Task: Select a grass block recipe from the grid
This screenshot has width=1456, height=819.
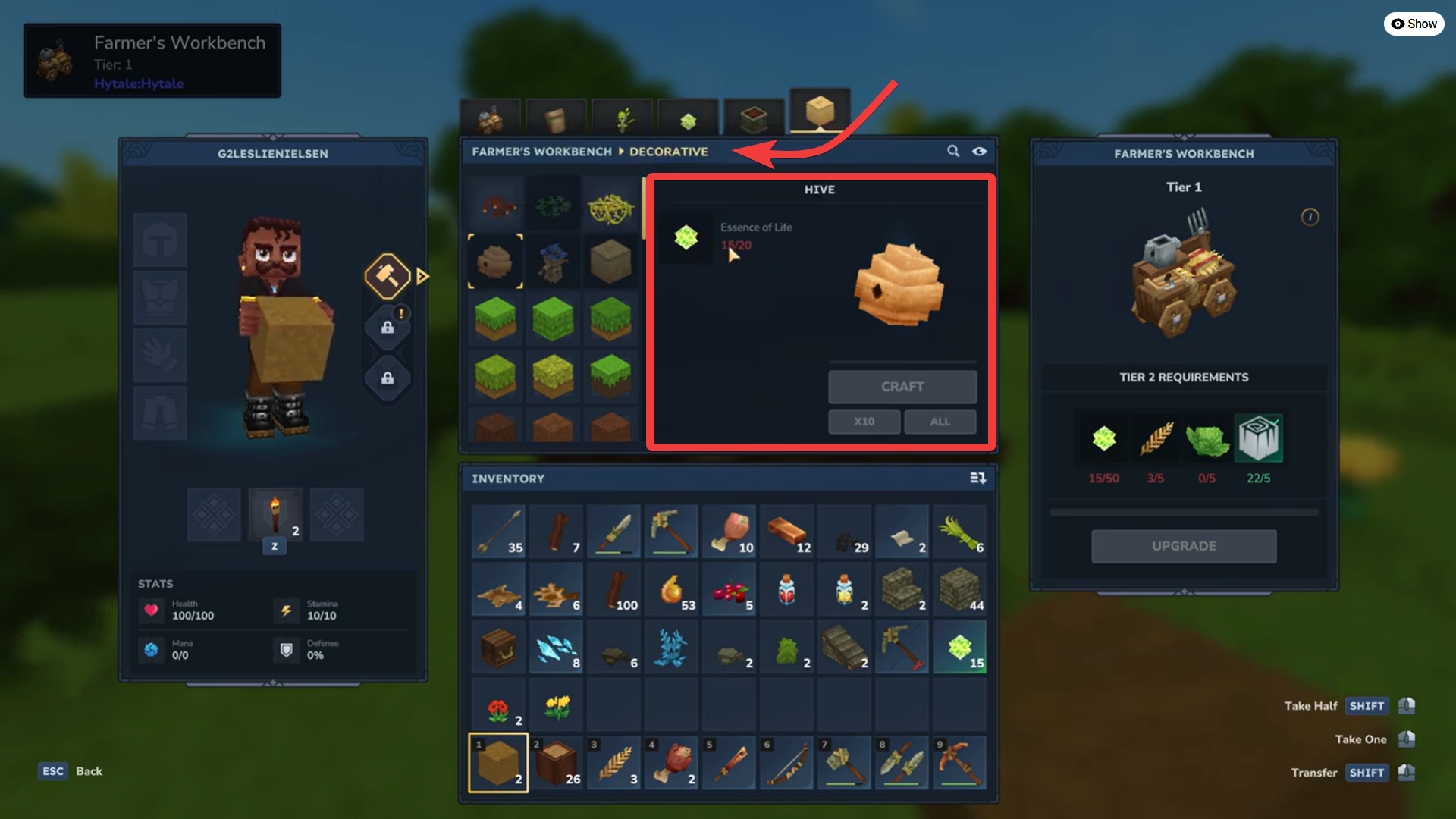Action: pos(495,319)
